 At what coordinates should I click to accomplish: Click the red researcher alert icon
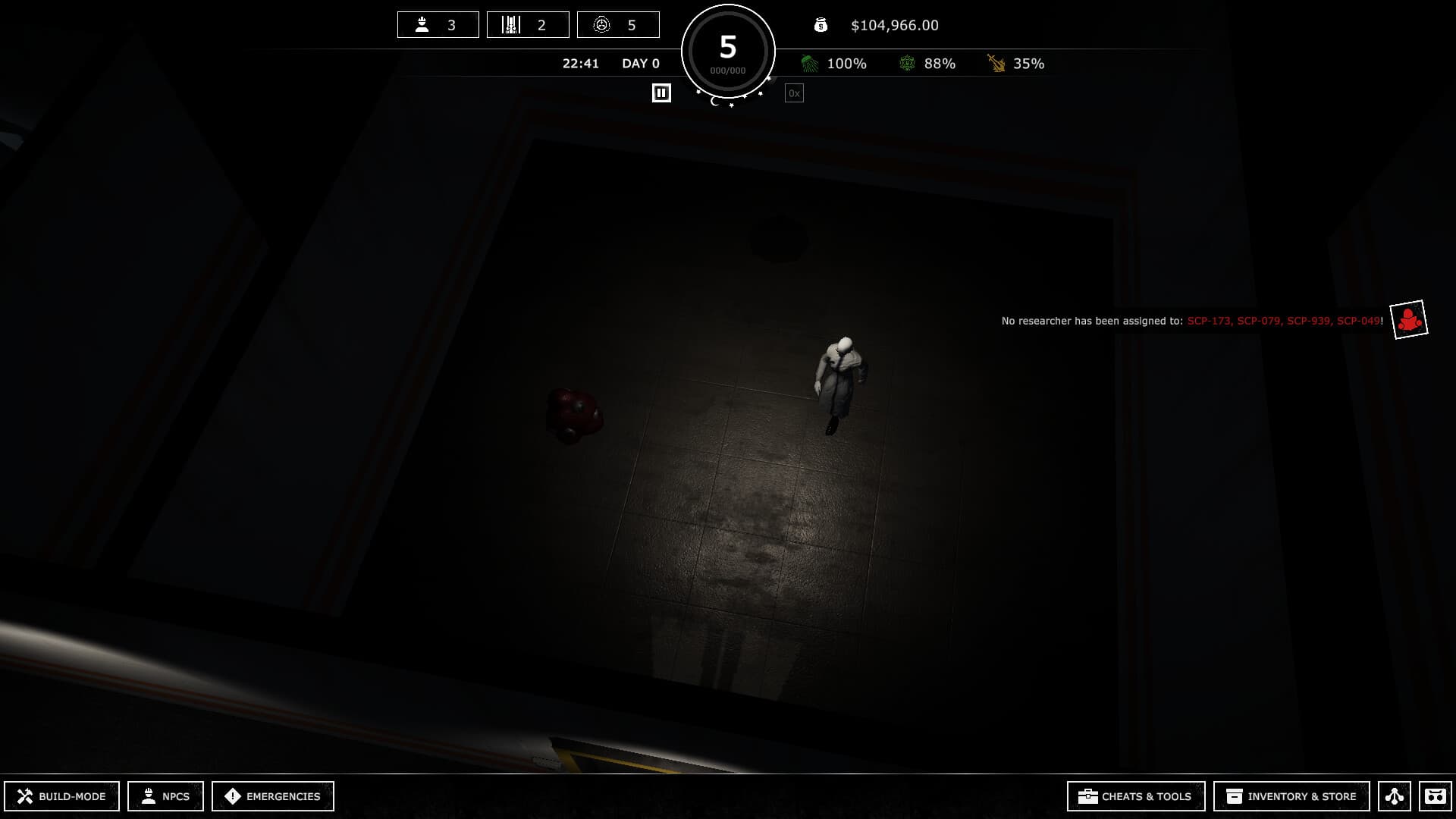click(x=1408, y=319)
